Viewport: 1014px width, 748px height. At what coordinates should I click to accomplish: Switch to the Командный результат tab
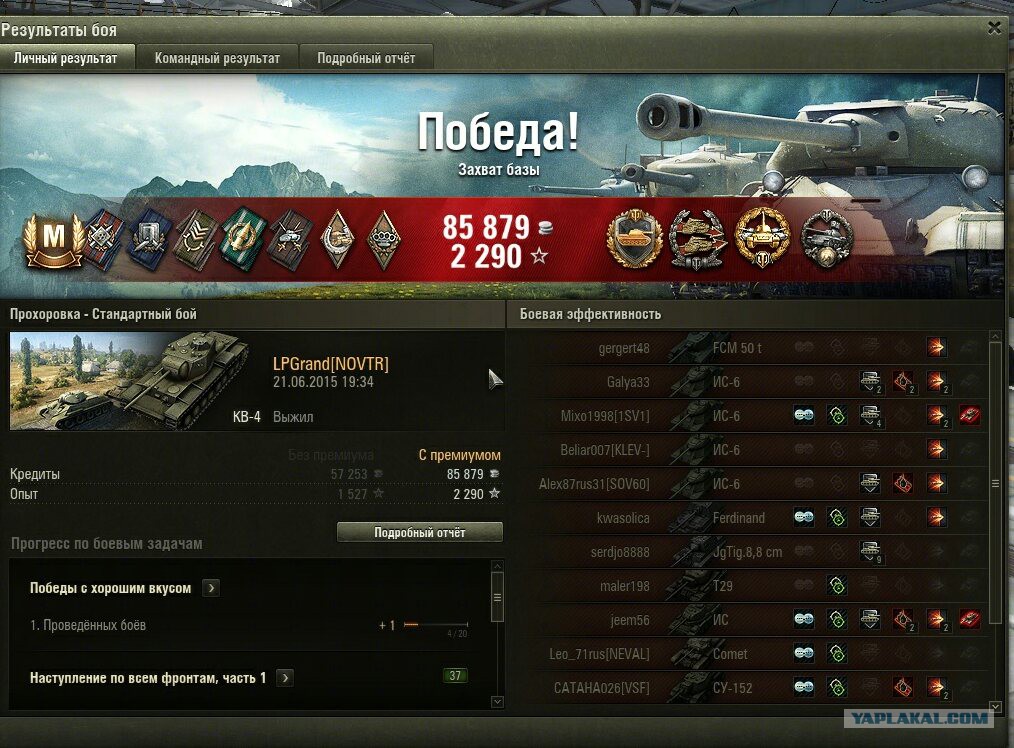[217, 58]
